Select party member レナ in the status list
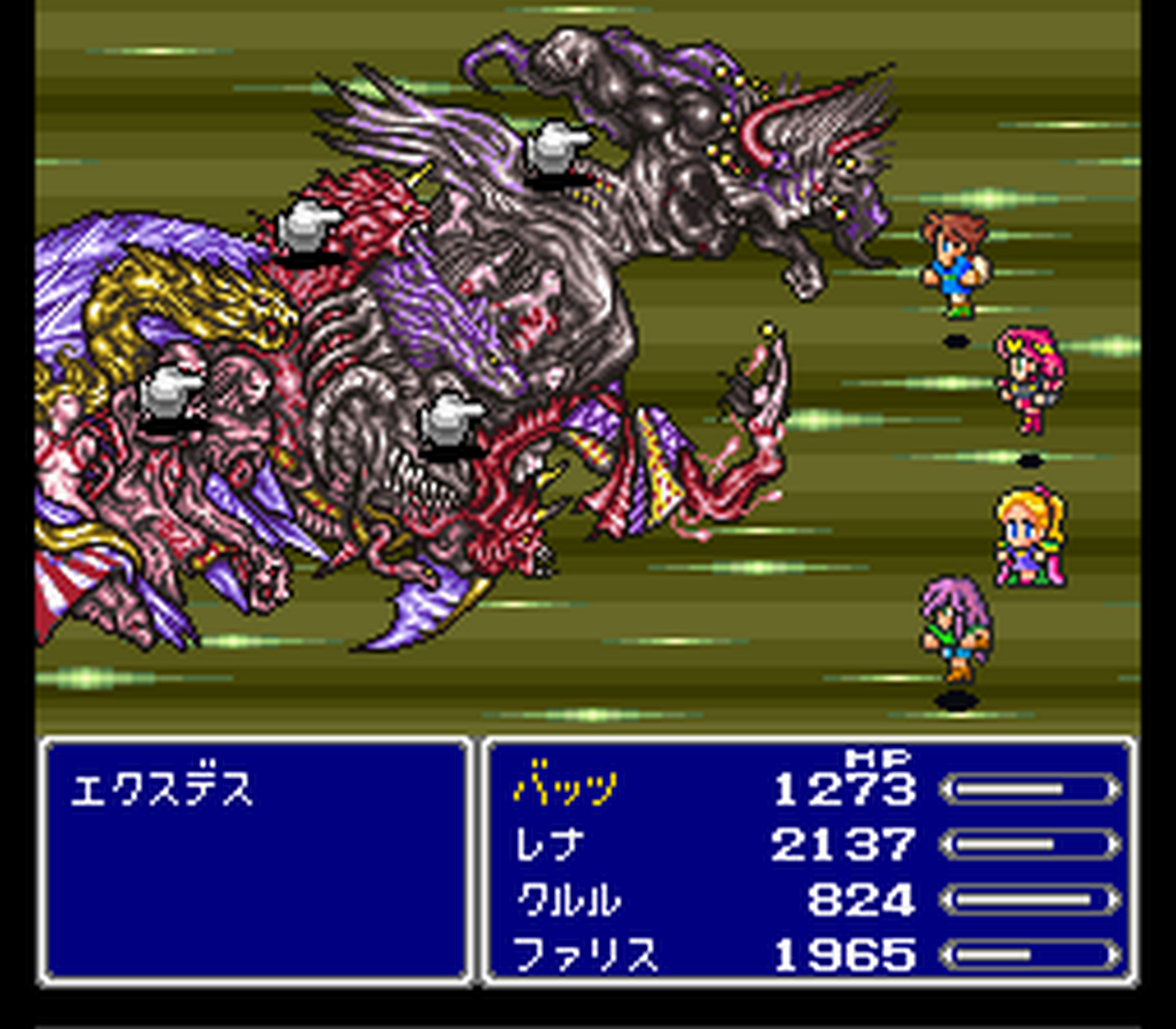The height and width of the screenshot is (1029, 1176). [548, 845]
